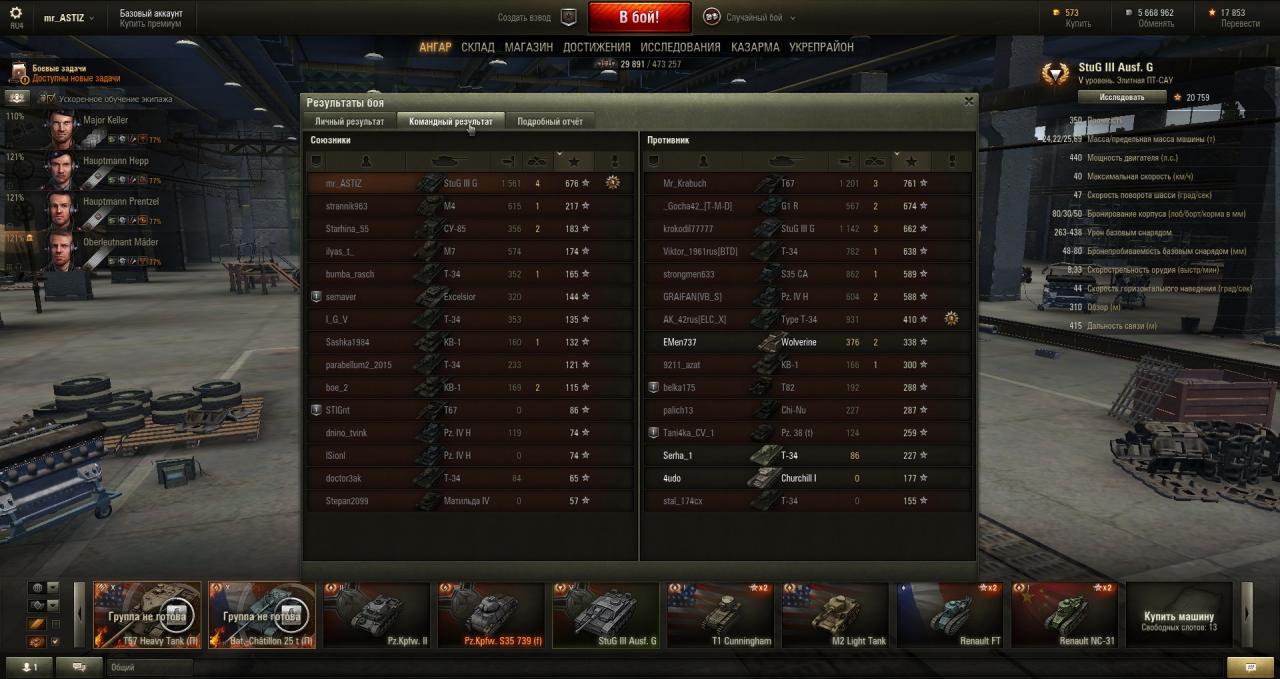
Task: Open the Подробный отчёт tab
Action: pos(549,121)
